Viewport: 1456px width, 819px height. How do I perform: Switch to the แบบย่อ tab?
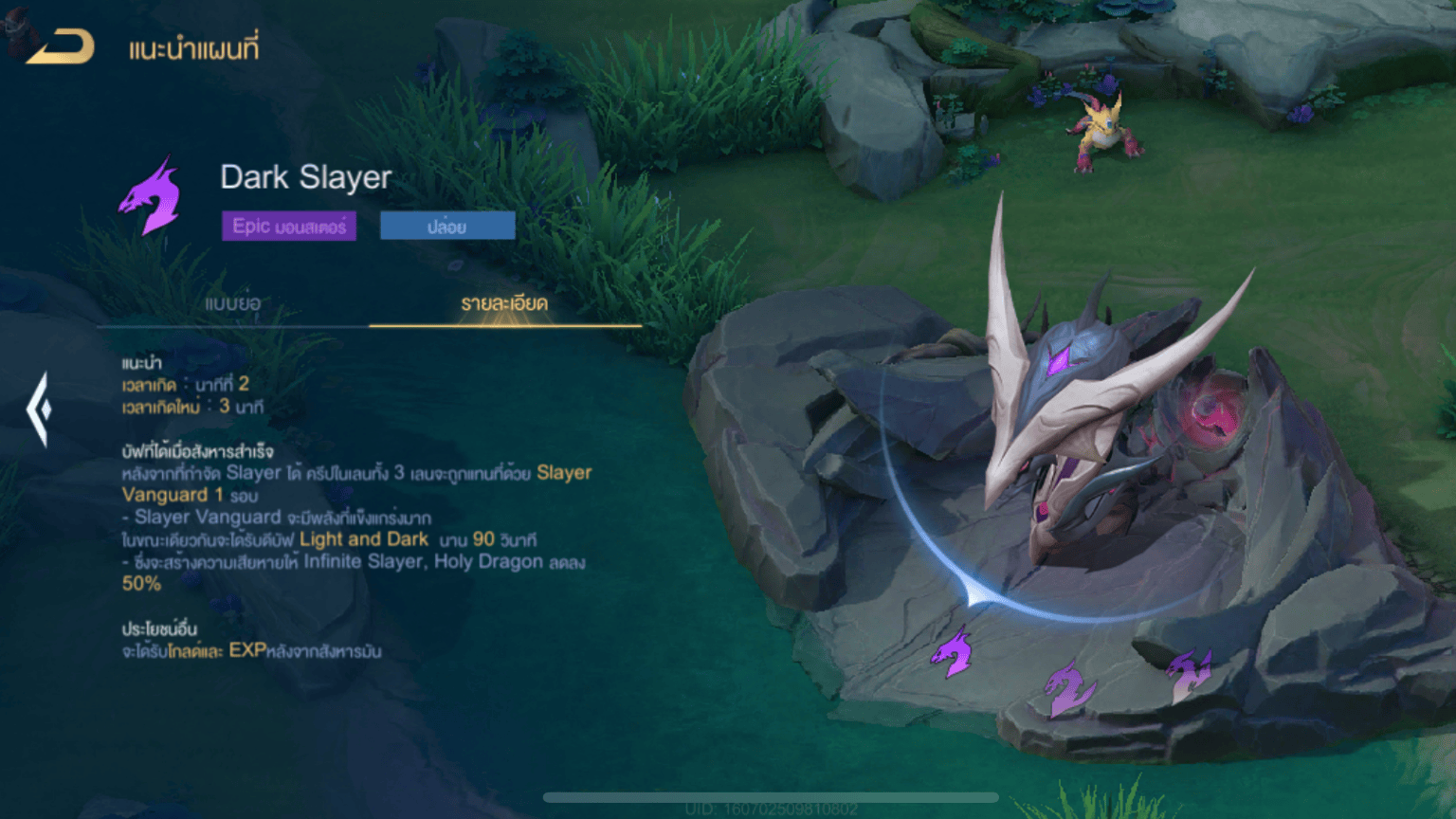[x=232, y=303]
